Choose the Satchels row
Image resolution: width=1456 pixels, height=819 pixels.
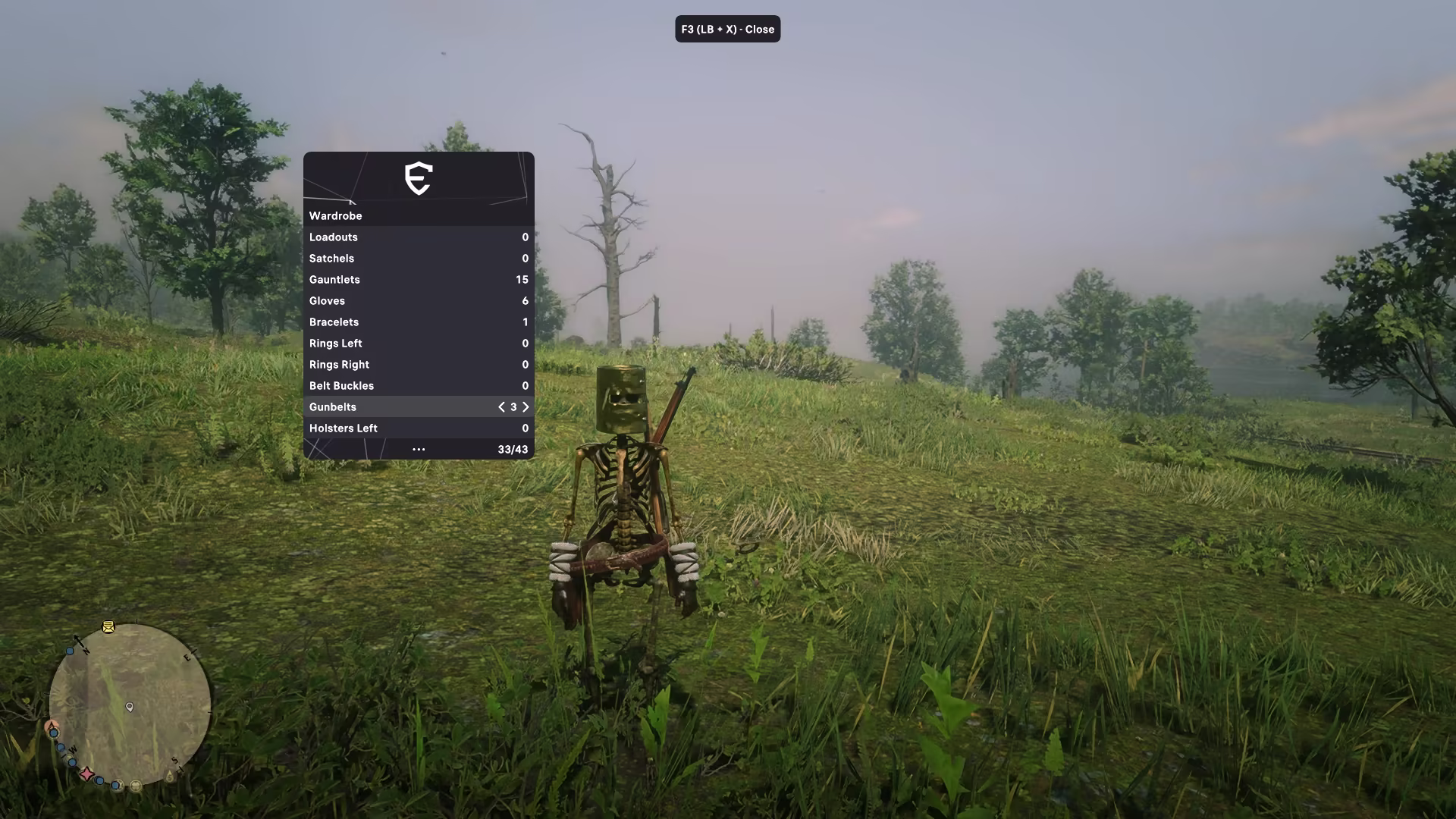[x=418, y=259]
